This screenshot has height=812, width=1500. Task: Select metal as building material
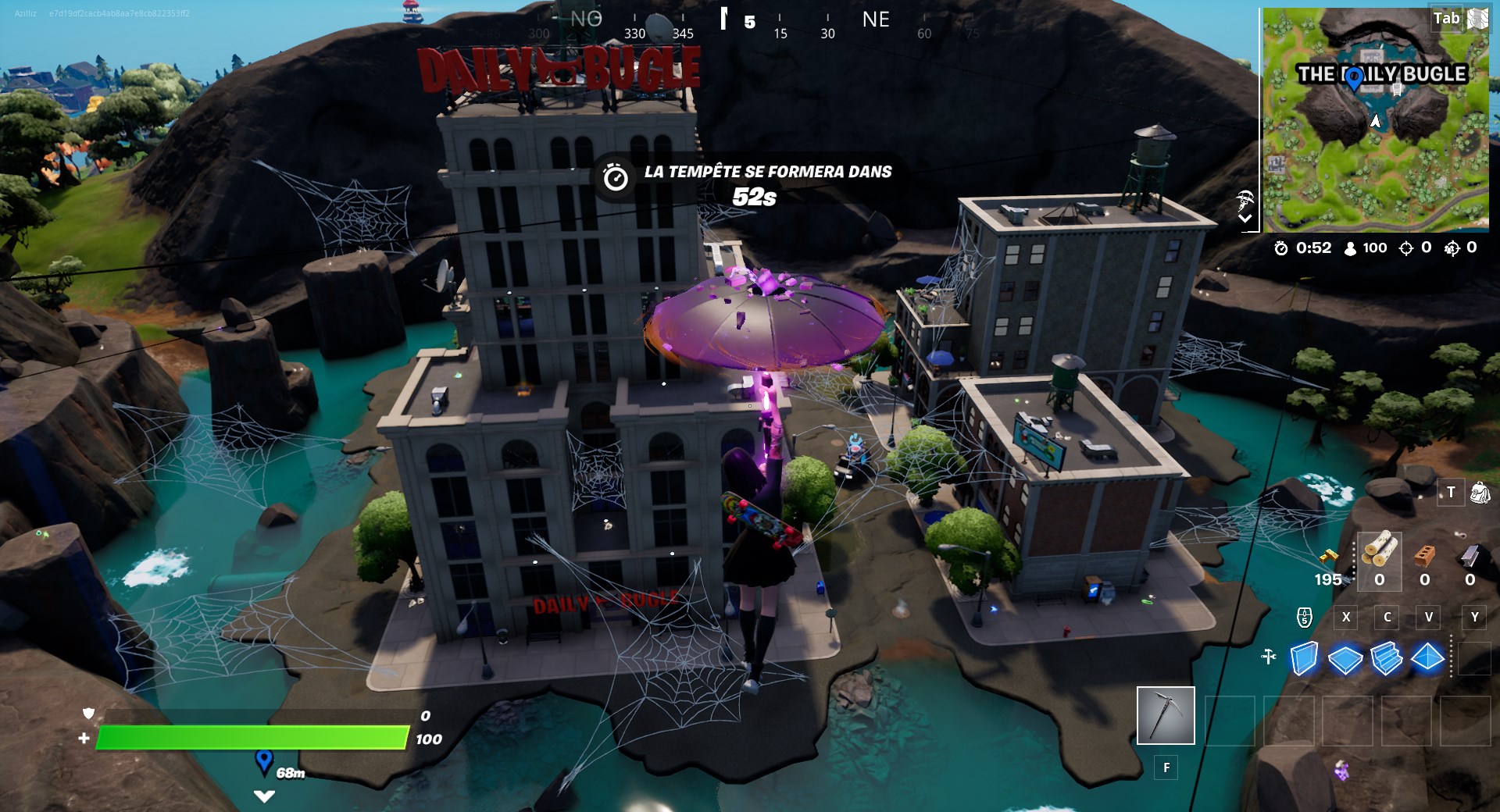pyautogui.click(x=1470, y=555)
